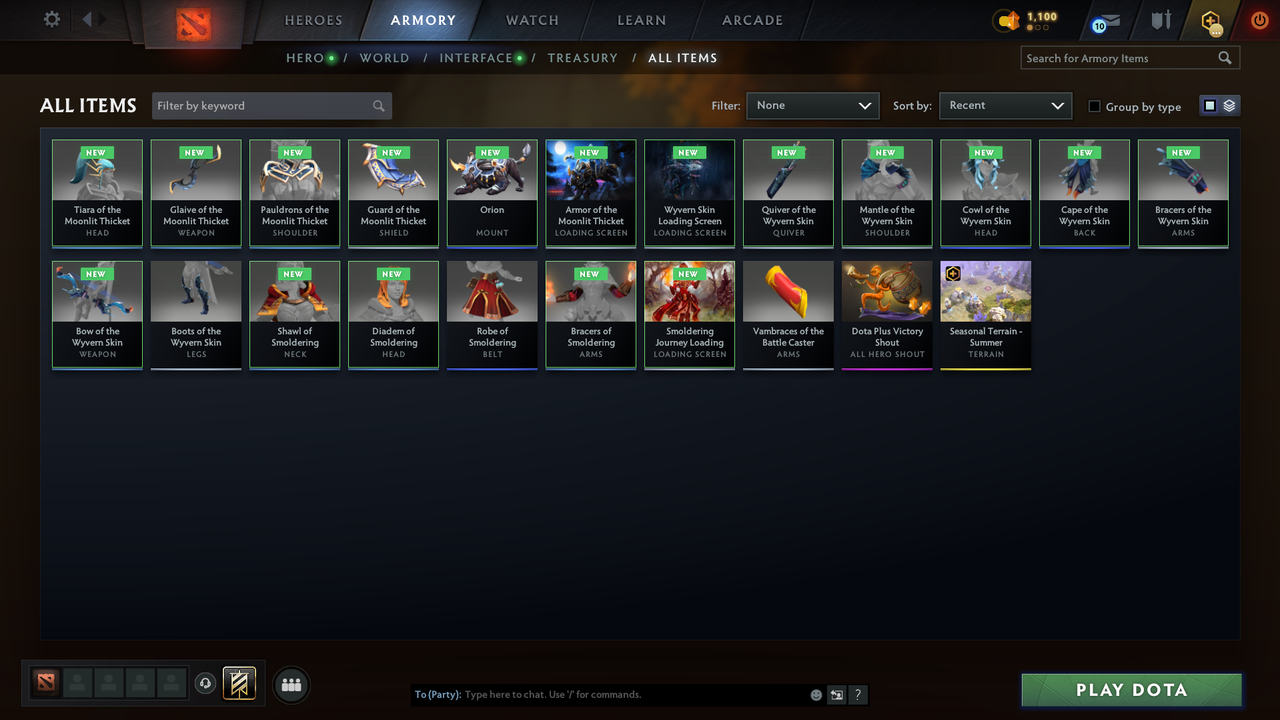
Task: Click the power button to exit Dota
Action: (x=1259, y=20)
